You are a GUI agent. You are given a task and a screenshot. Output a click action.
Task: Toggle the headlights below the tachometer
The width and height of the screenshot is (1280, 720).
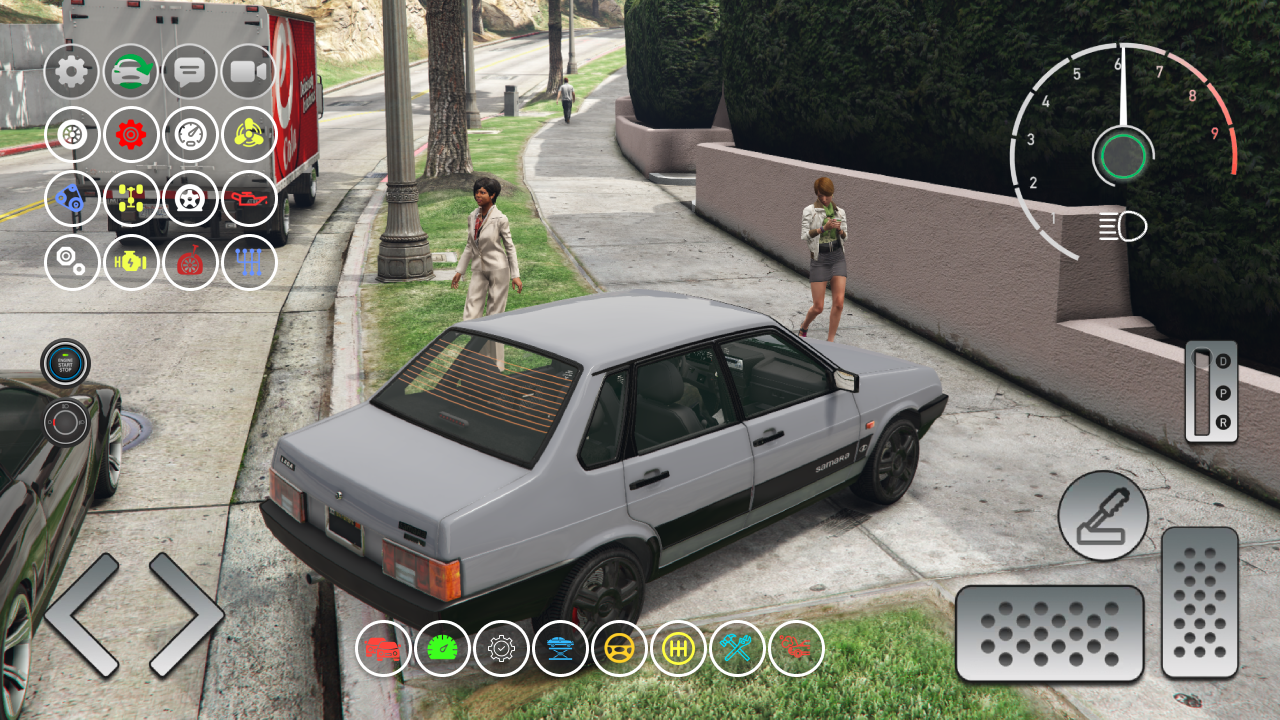[x=1124, y=227]
